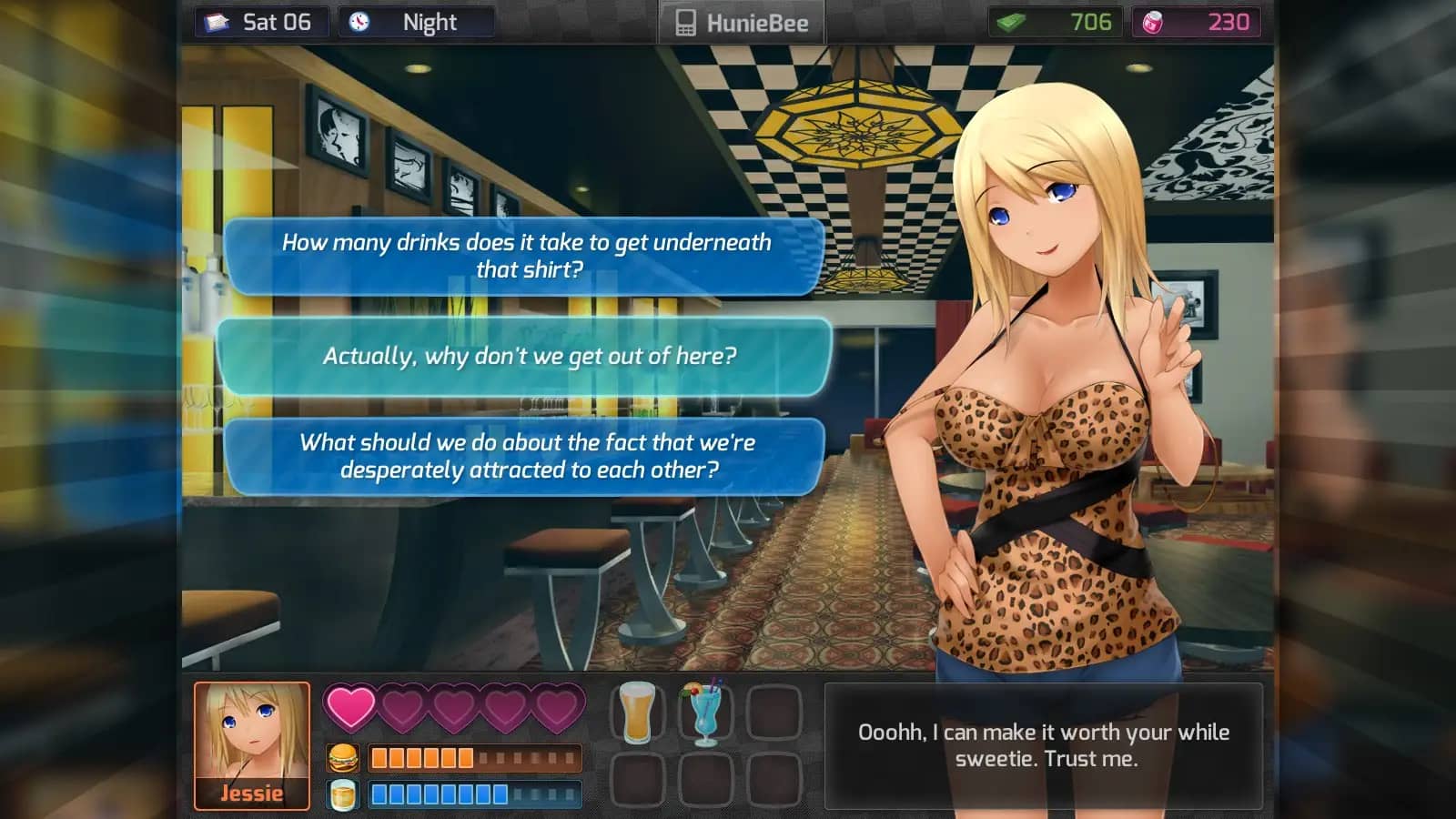Click the calendar icon beside Sat 06

click(216, 20)
